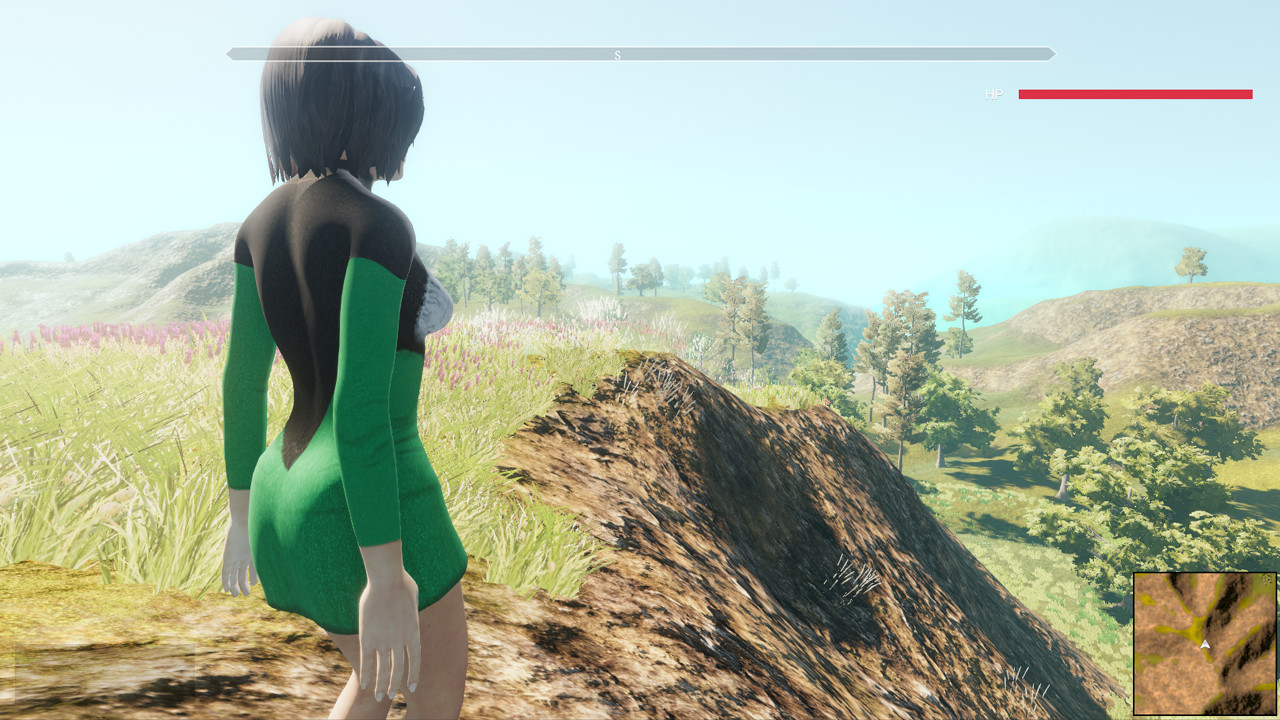The width and height of the screenshot is (1280, 720).
Task: Select the player character in green dress
Action: pyautogui.click(x=330, y=450)
